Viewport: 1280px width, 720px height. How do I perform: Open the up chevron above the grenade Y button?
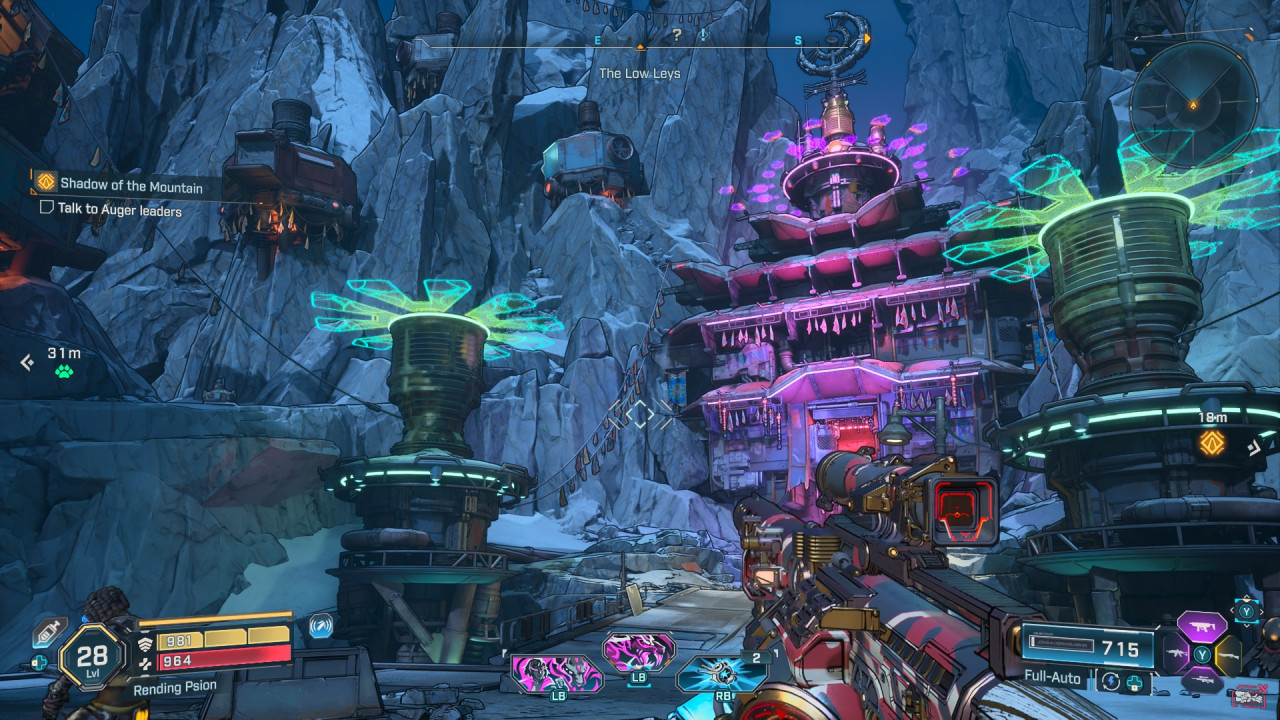click(1247, 597)
